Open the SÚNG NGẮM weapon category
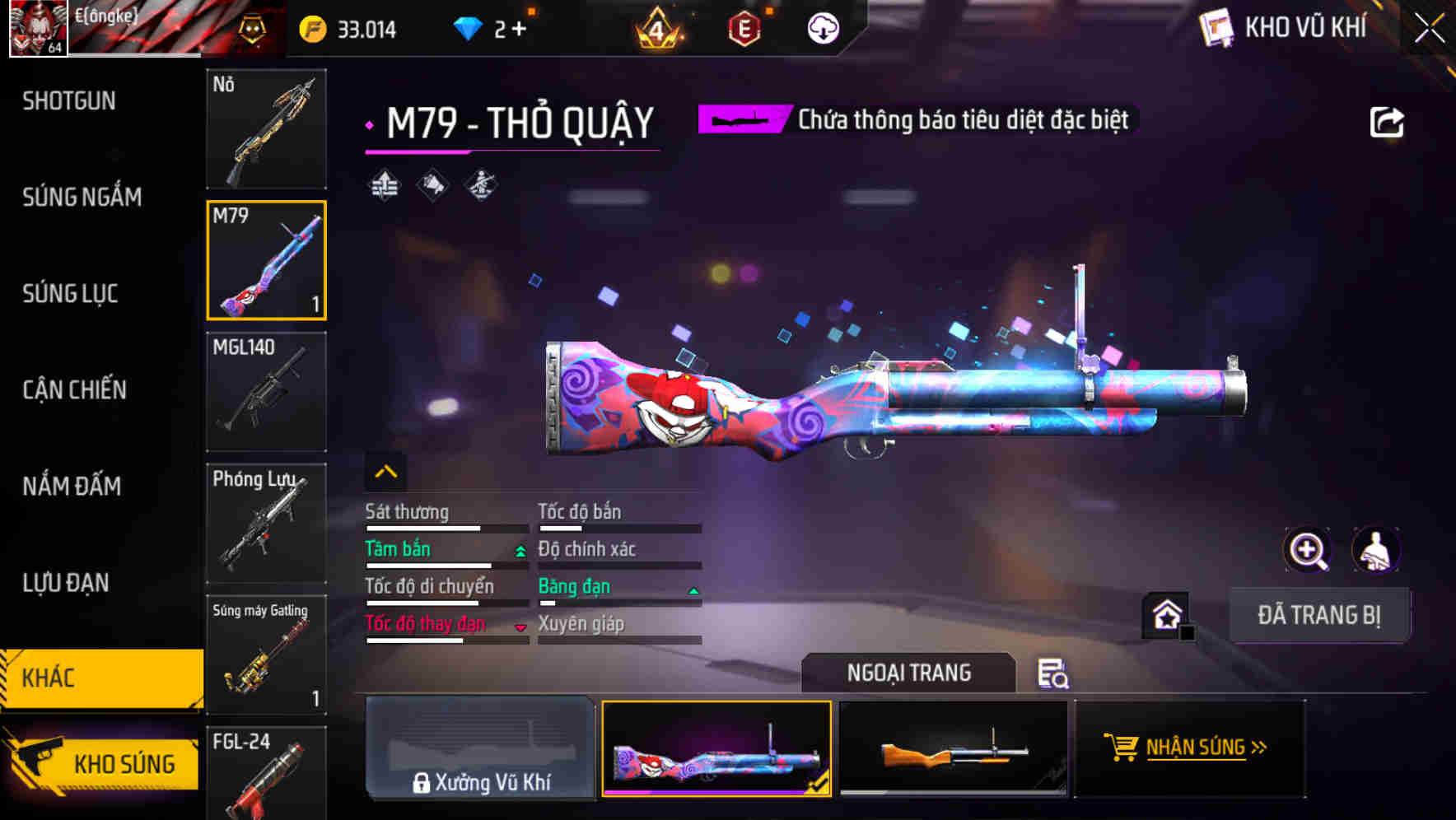1456x820 pixels. (82, 197)
